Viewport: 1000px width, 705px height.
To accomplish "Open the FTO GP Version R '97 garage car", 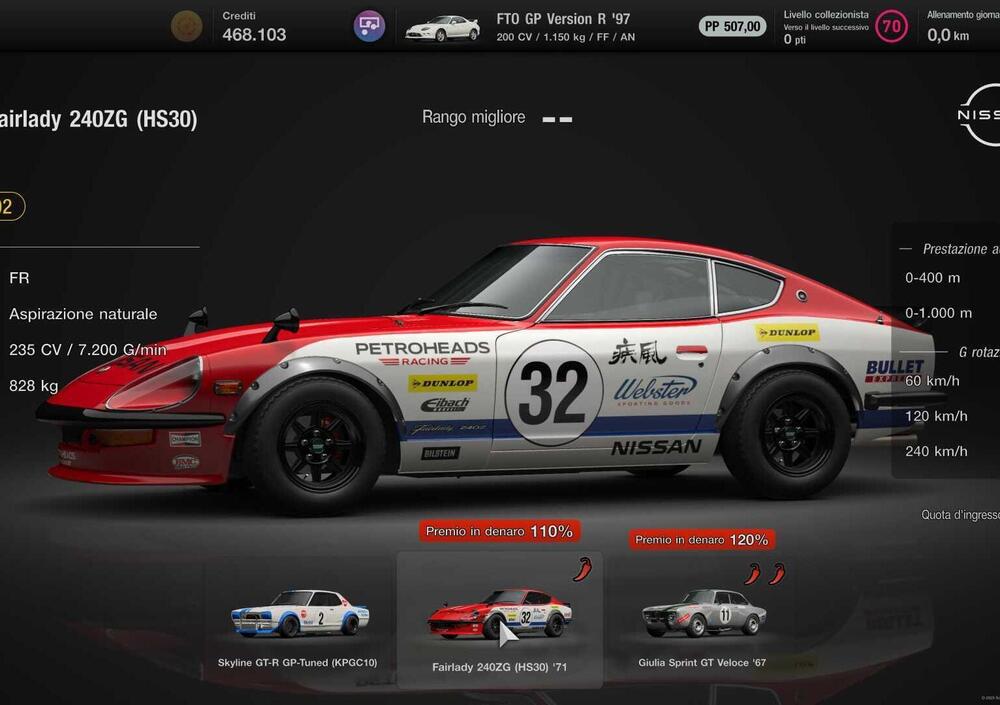I will (x=442, y=28).
